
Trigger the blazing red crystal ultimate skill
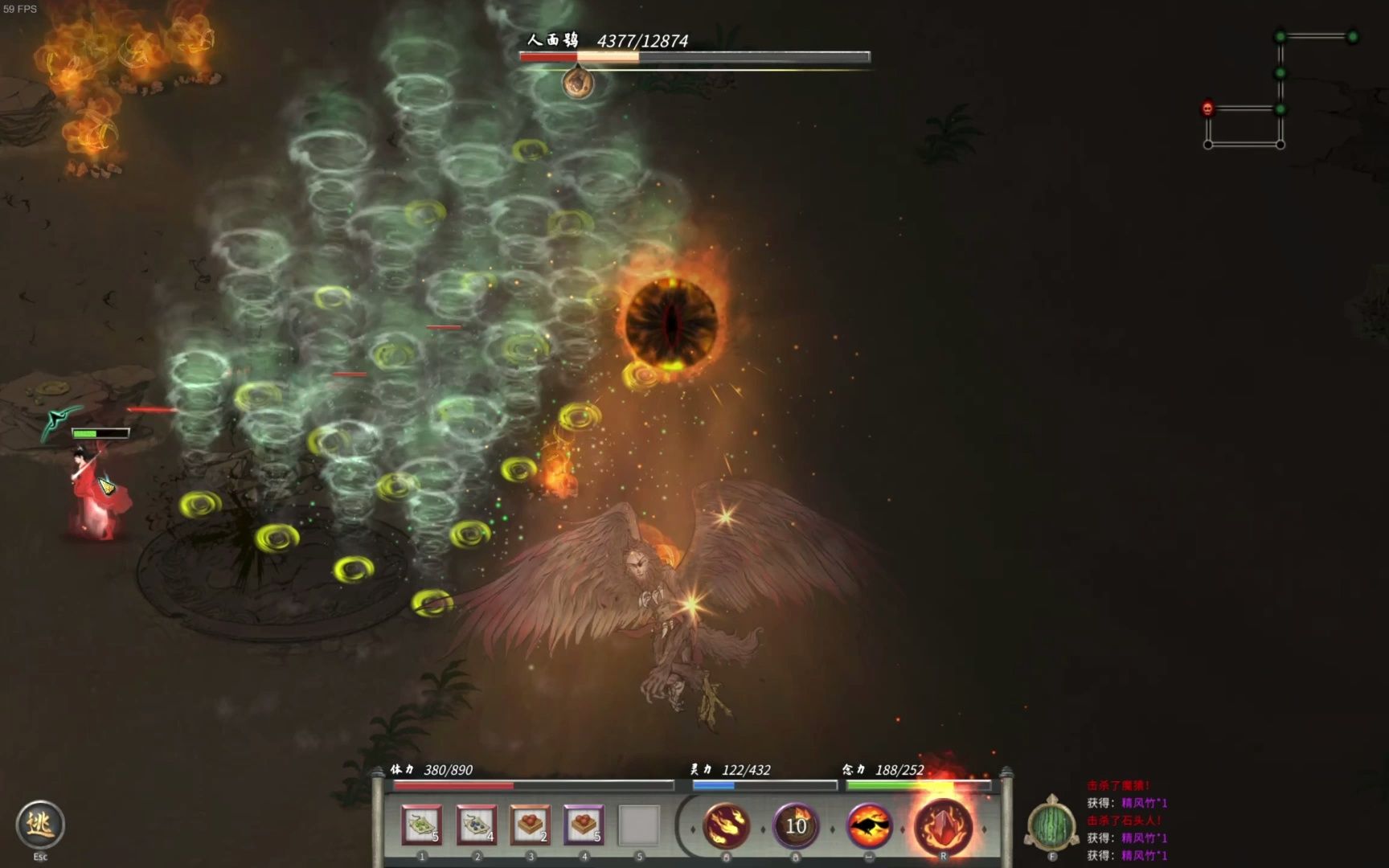click(x=944, y=826)
